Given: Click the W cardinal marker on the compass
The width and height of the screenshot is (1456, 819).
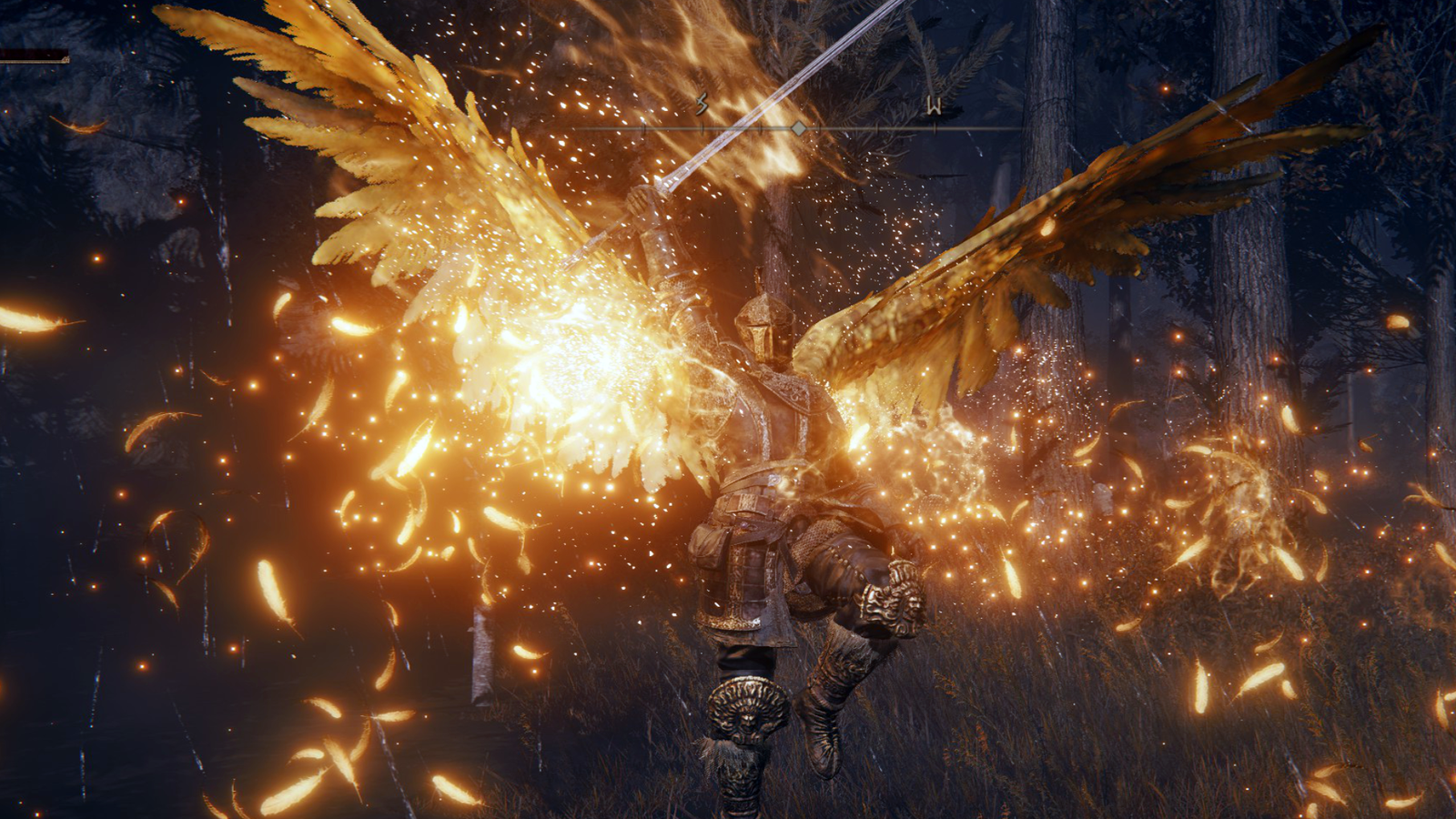Looking at the screenshot, I should (x=935, y=105).
